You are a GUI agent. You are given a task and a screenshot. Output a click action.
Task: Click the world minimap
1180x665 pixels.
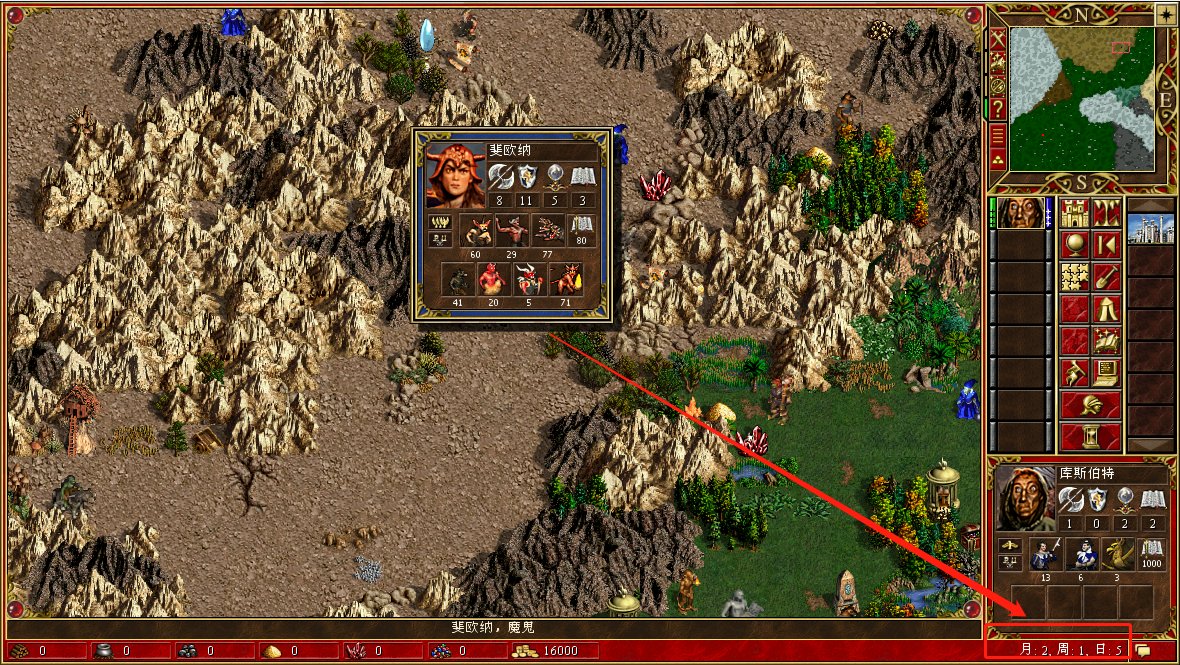click(1081, 98)
